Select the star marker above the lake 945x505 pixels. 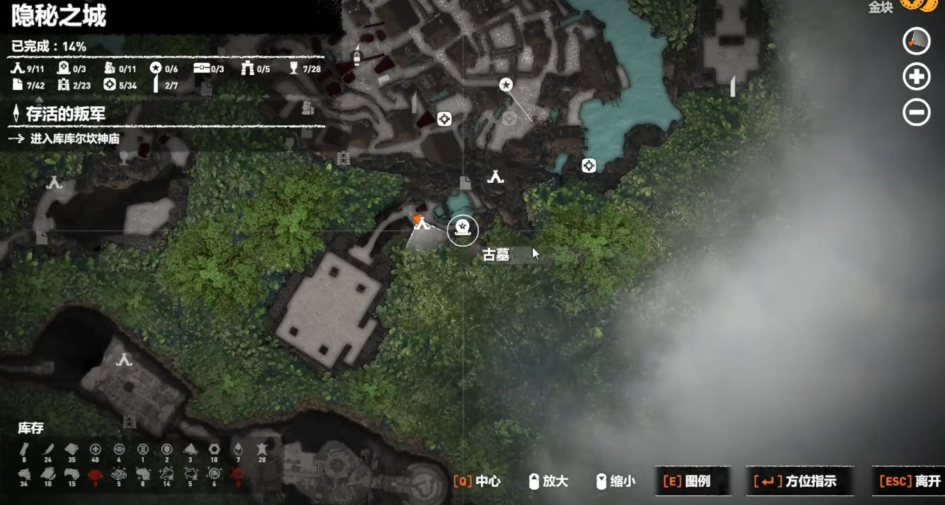click(x=506, y=85)
